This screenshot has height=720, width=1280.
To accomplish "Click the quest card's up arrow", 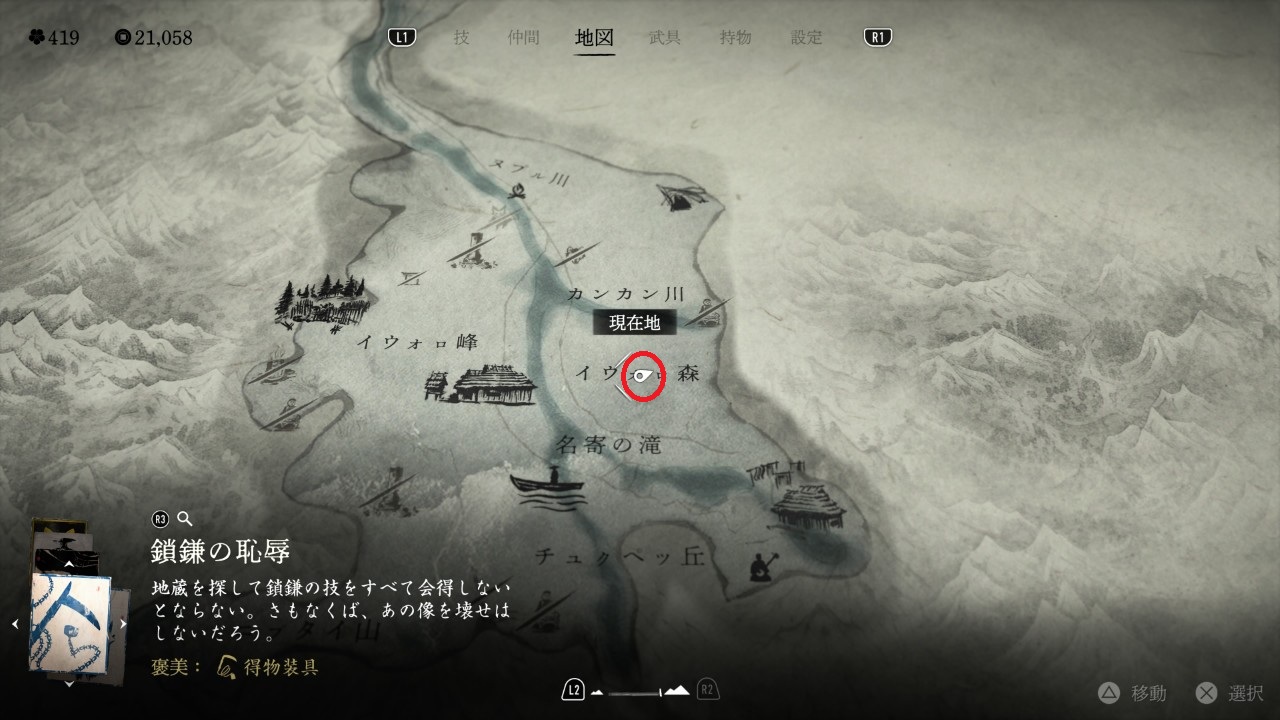I will [x=69, y=564].
